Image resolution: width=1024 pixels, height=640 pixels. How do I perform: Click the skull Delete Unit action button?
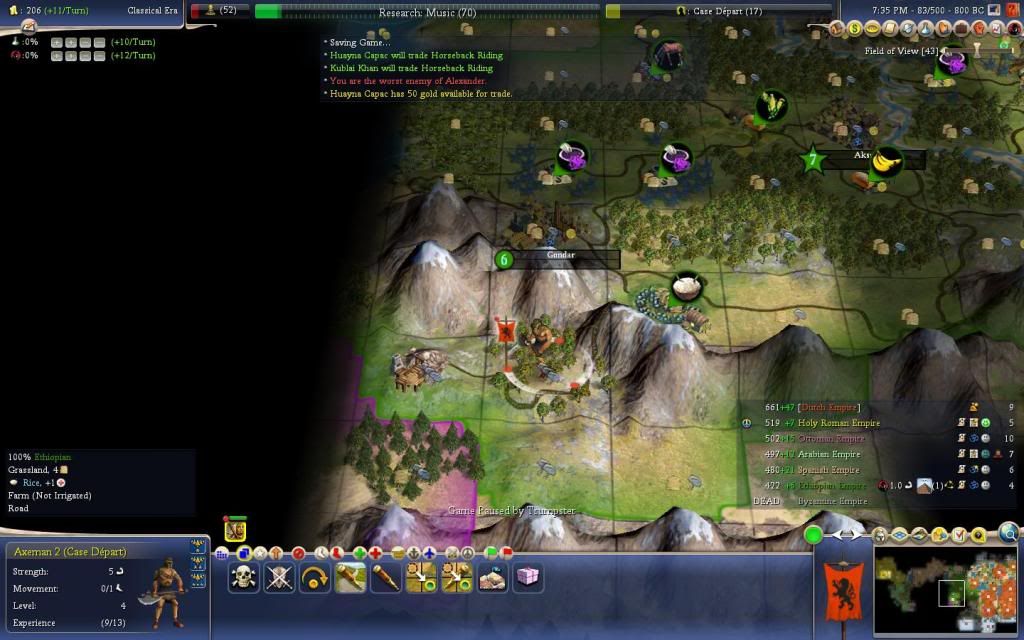[x=243, y=577]
